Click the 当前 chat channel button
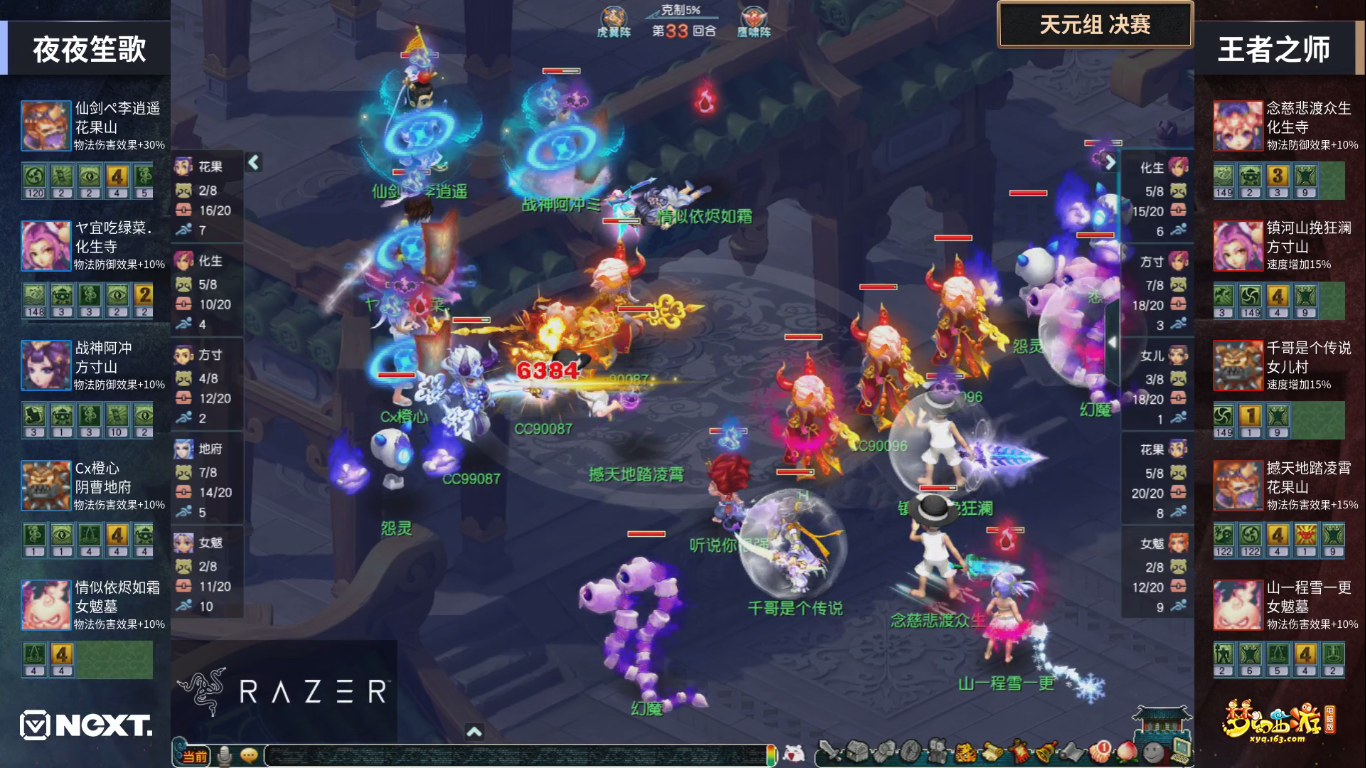 tap(195, 756)
